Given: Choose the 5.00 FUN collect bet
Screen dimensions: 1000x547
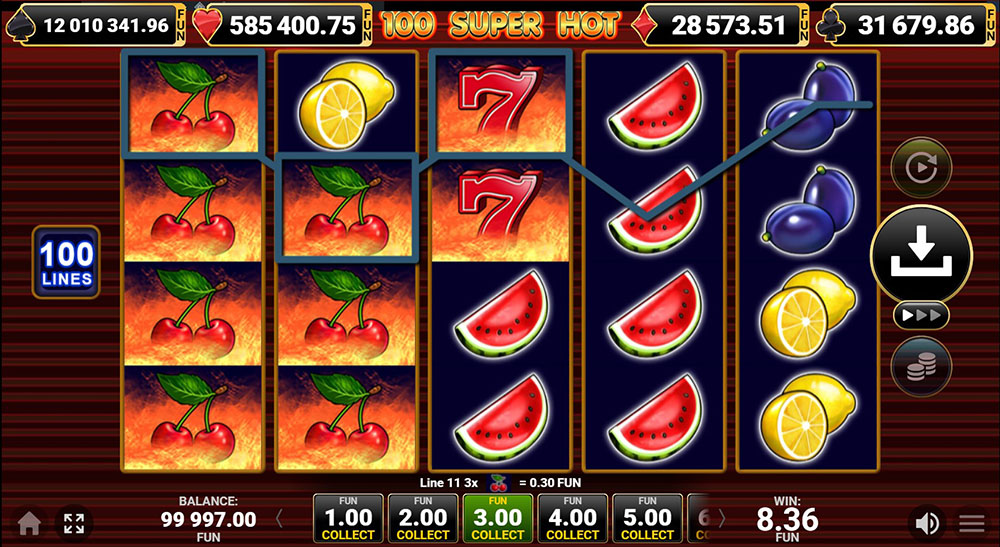Looking at the screenshot, I should click(x=648, y=518).
